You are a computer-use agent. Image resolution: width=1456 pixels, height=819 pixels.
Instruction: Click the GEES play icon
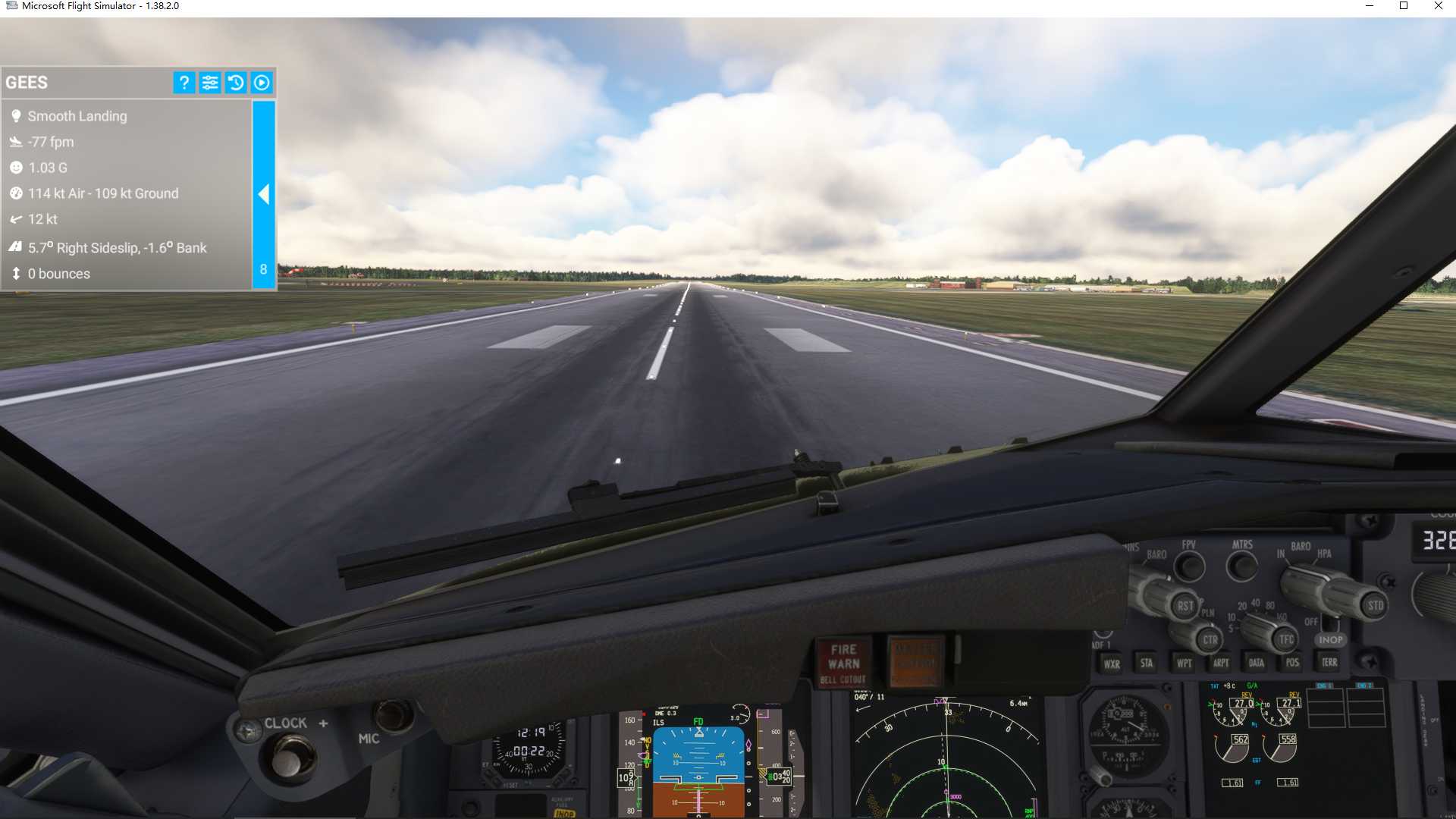(262, 83)
